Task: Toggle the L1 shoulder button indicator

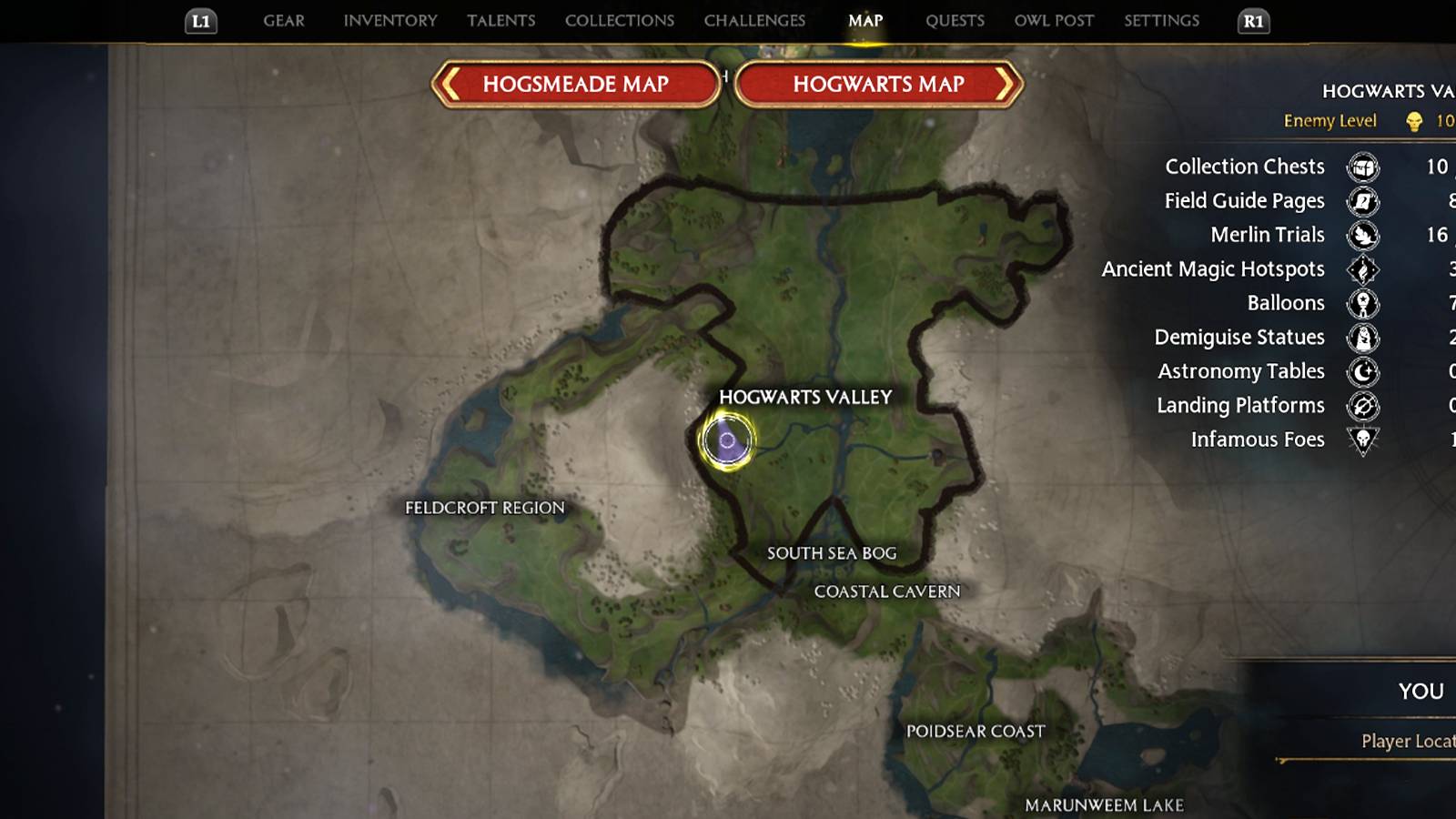Action: point(199,20)
